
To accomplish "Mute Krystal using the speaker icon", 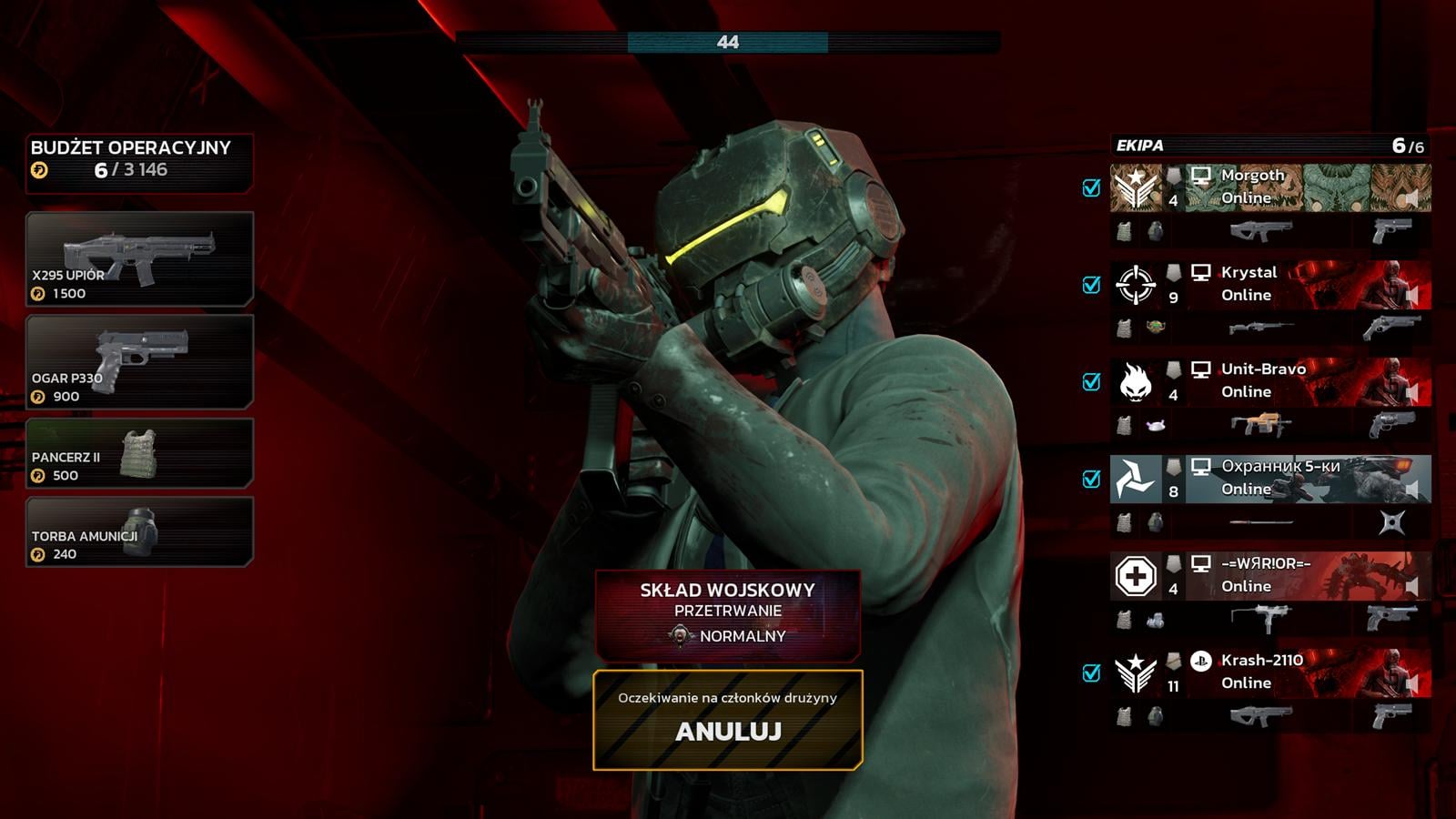I will (x=1411, y=295).
